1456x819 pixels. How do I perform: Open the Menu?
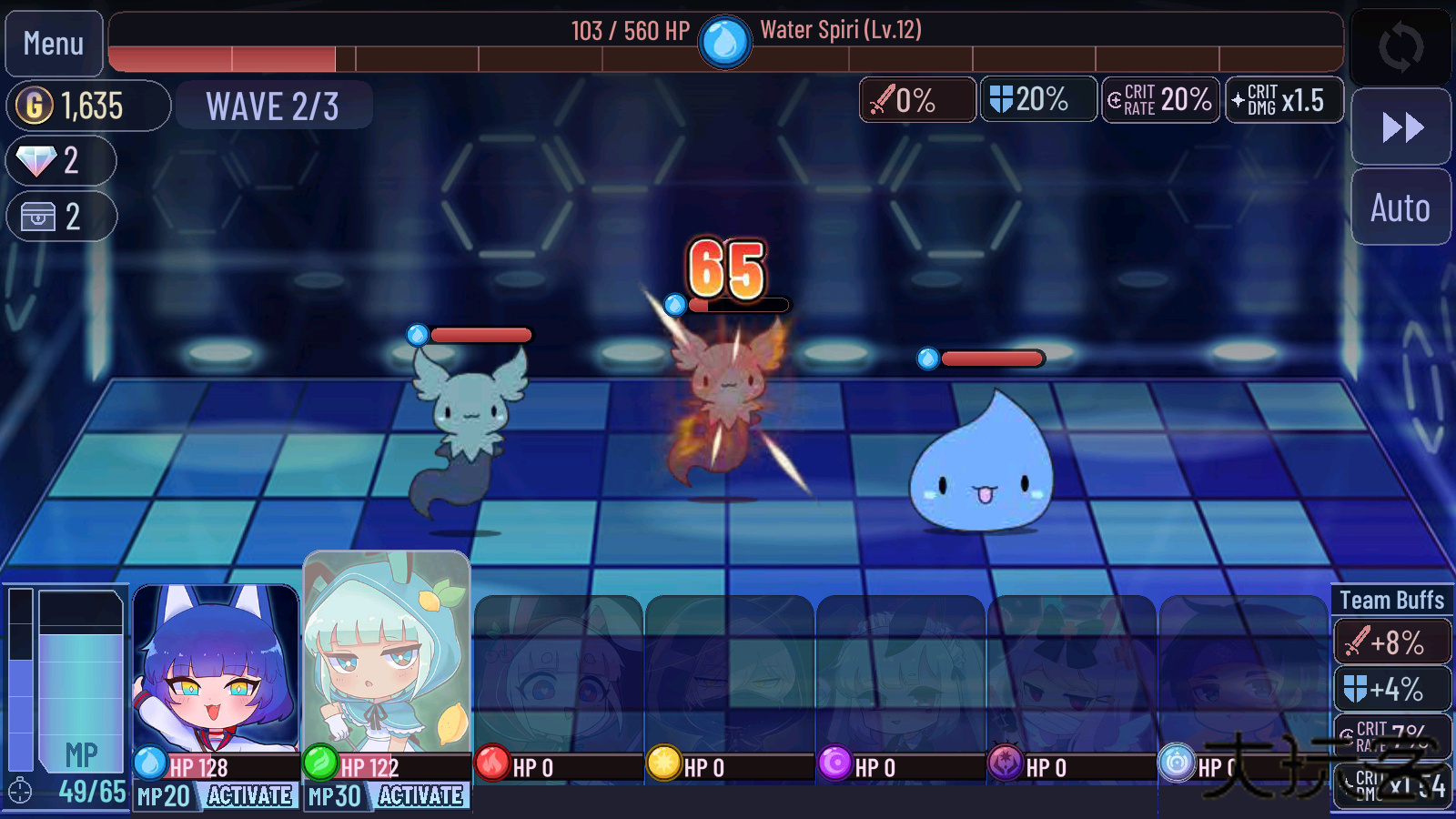(x=55, y=43)
